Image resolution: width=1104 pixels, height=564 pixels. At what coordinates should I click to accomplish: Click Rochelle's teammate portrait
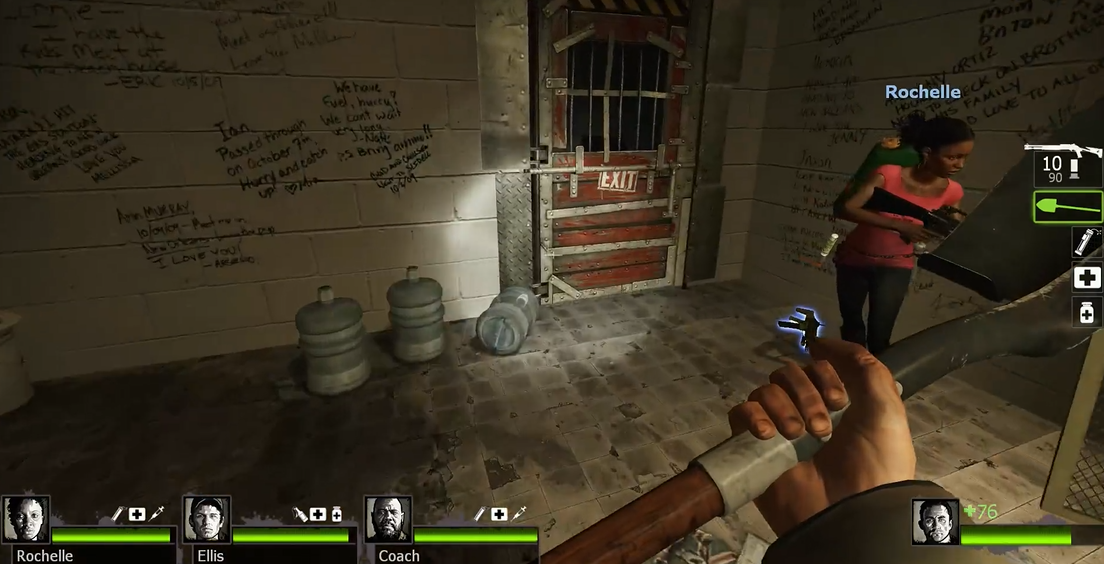click(26, 520)
